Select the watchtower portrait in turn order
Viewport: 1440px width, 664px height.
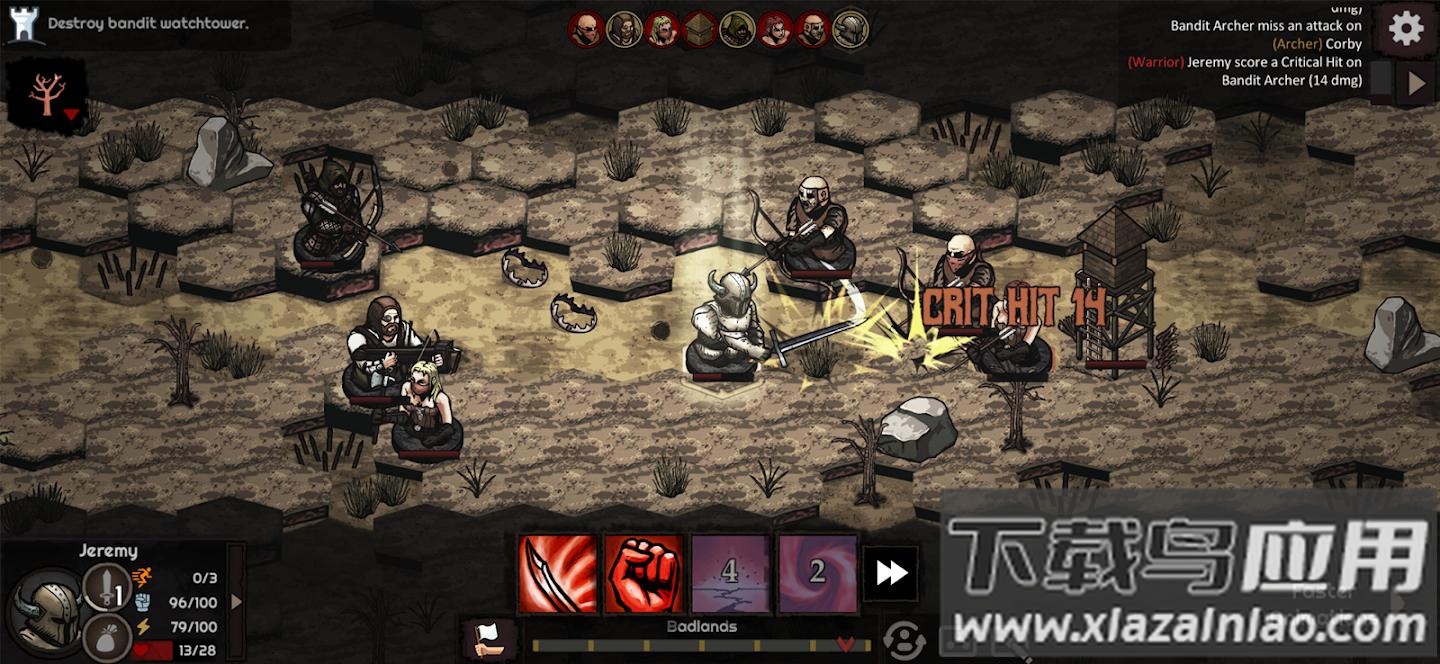point(699,29)
